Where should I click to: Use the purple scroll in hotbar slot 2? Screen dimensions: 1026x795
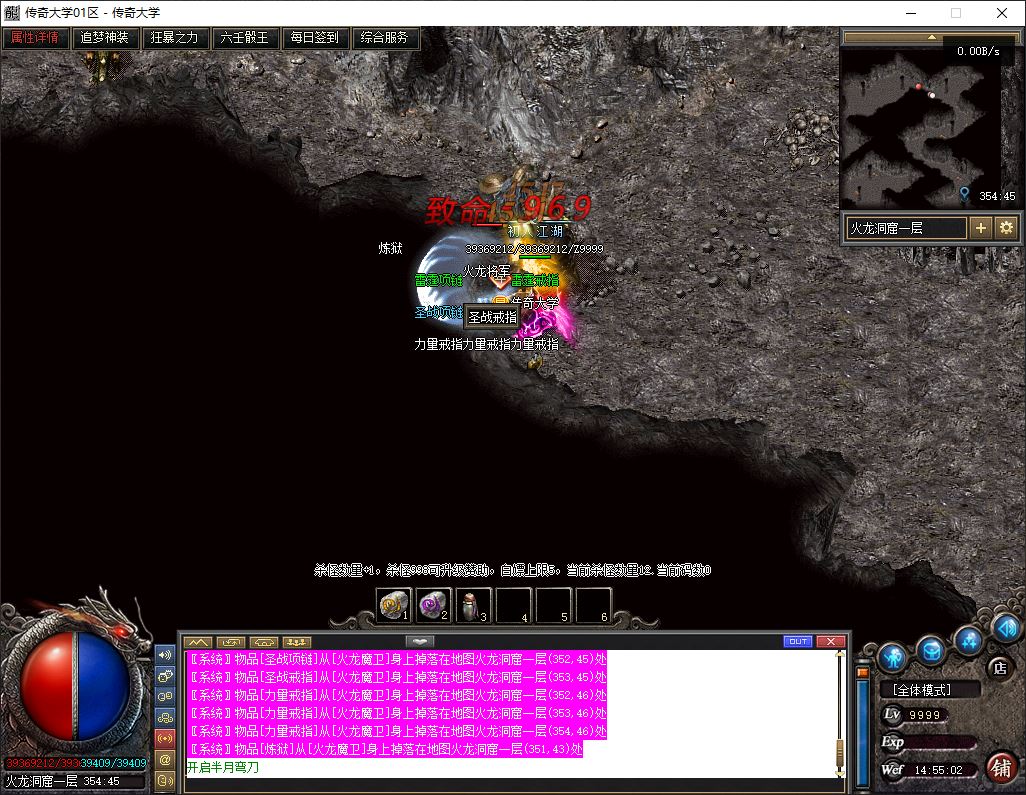coord(433,605)
